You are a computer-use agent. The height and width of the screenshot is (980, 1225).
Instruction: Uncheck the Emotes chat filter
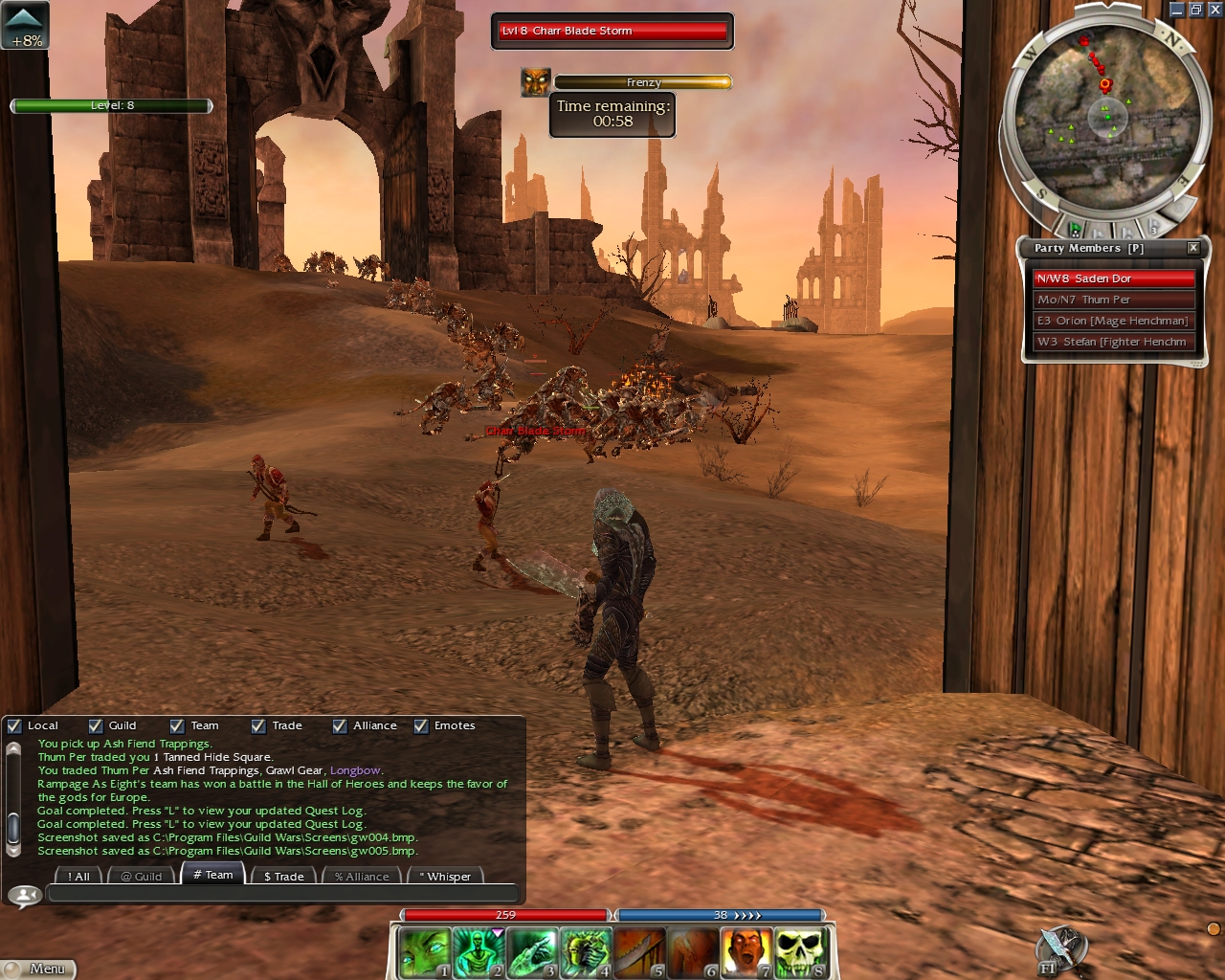[421, 725]
